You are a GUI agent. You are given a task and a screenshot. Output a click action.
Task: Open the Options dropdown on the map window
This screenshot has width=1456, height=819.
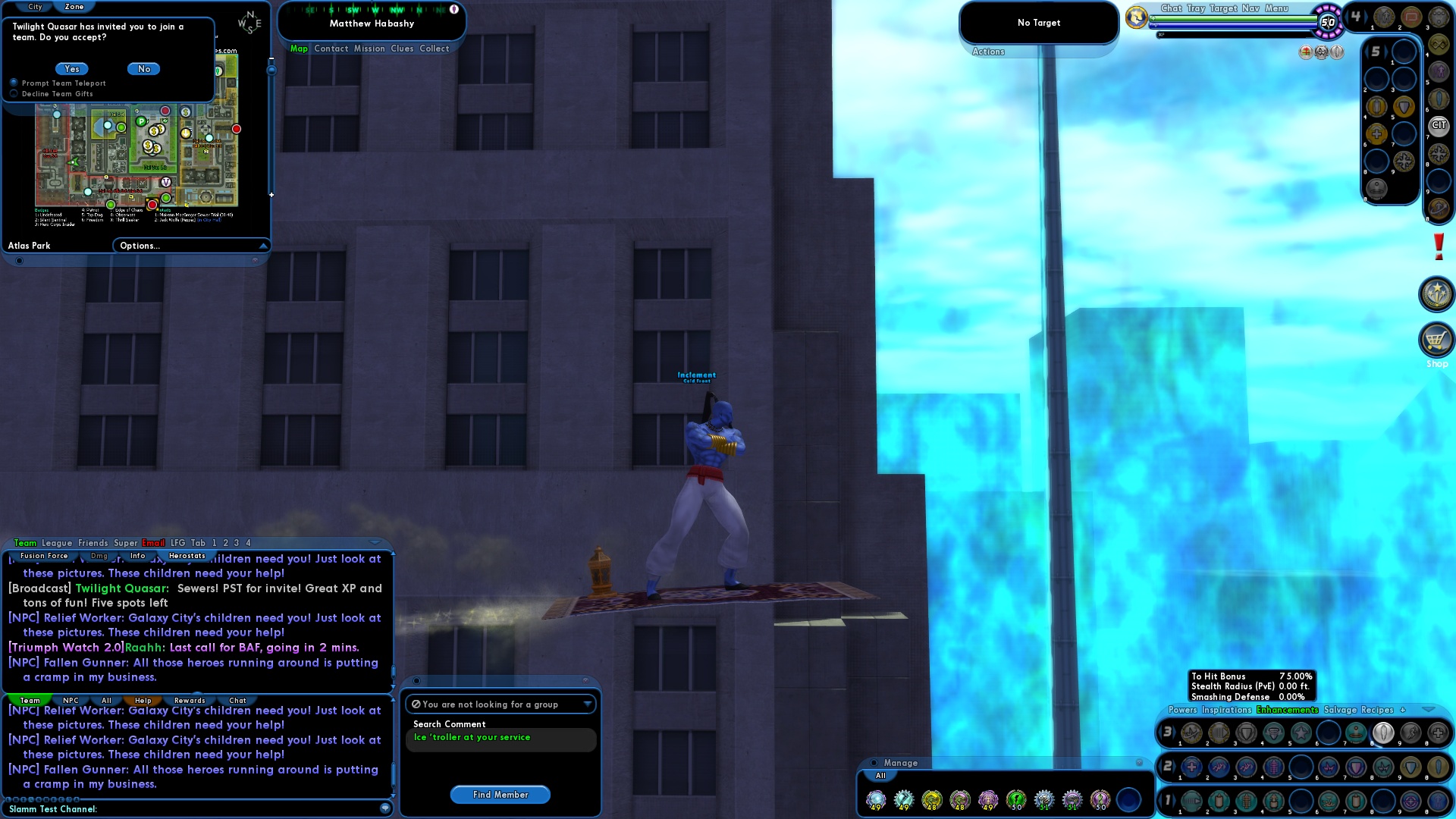point(190,245)
